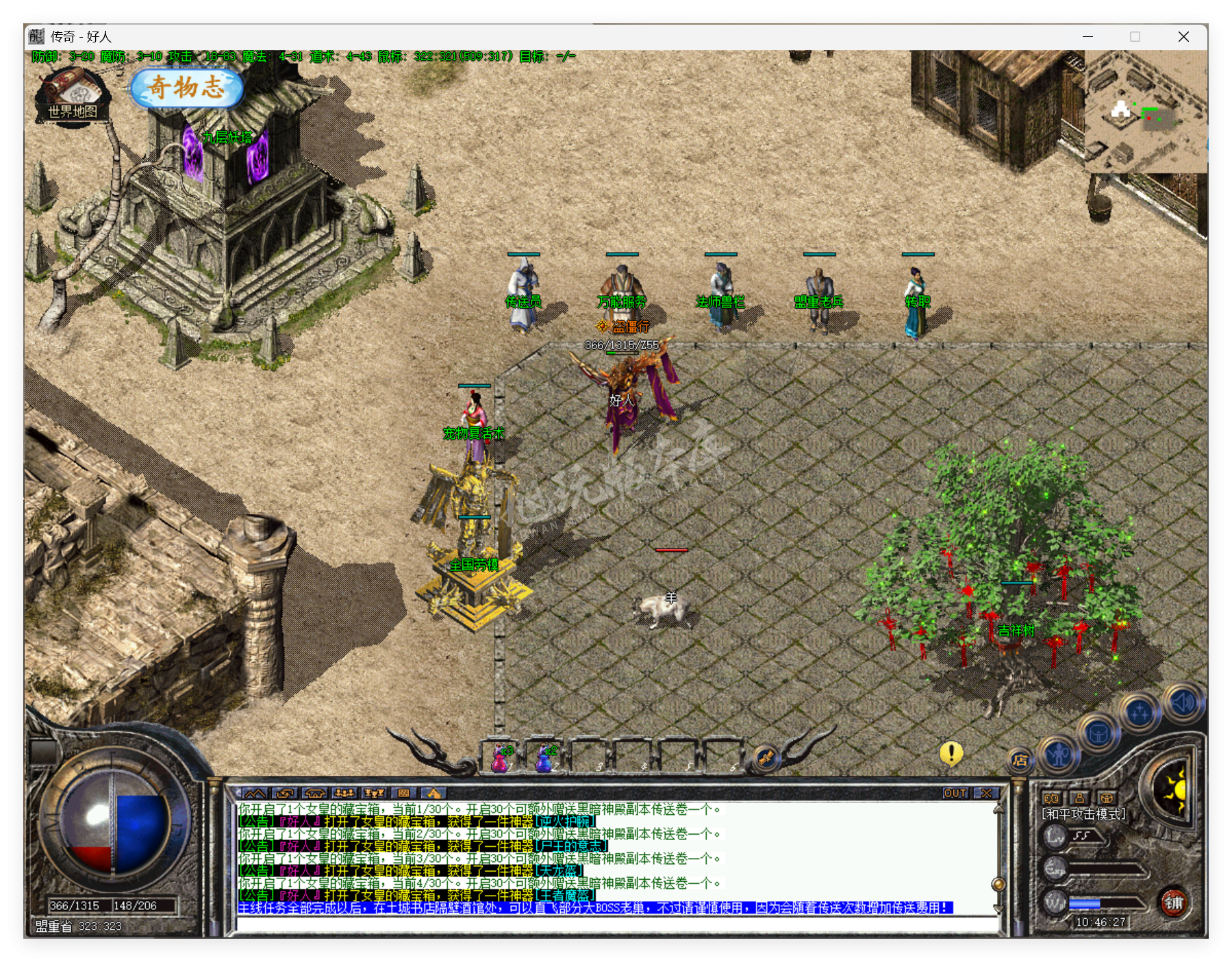Viewport: 1232px width, 962px height.
Task: Use the blue potion in slot 2
Action: (546, 758)
